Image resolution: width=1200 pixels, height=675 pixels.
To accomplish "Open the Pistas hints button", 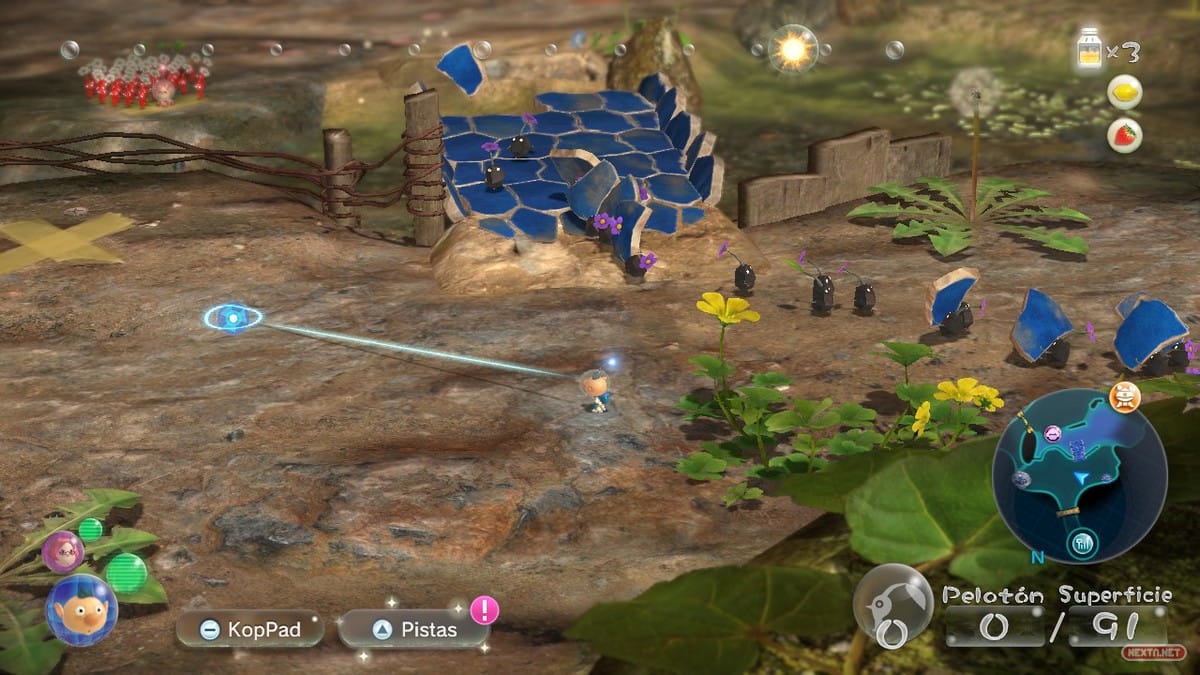I will click(x=414, y=630).
